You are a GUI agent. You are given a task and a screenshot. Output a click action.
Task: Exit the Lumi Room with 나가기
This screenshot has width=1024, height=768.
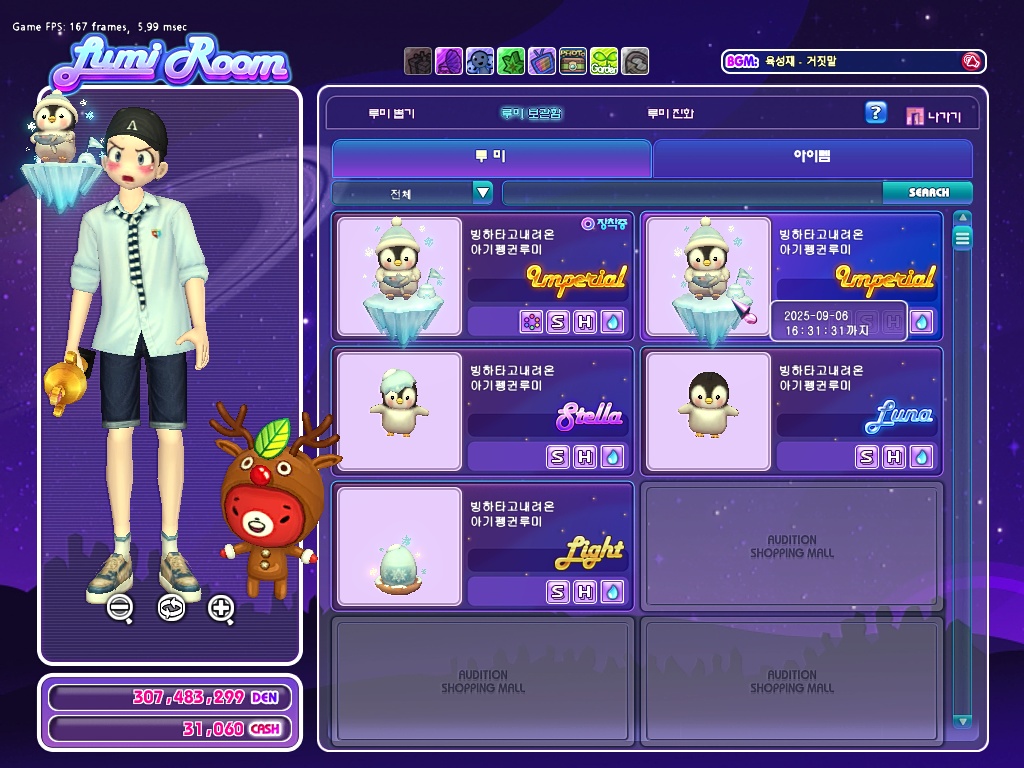(934, 116)
